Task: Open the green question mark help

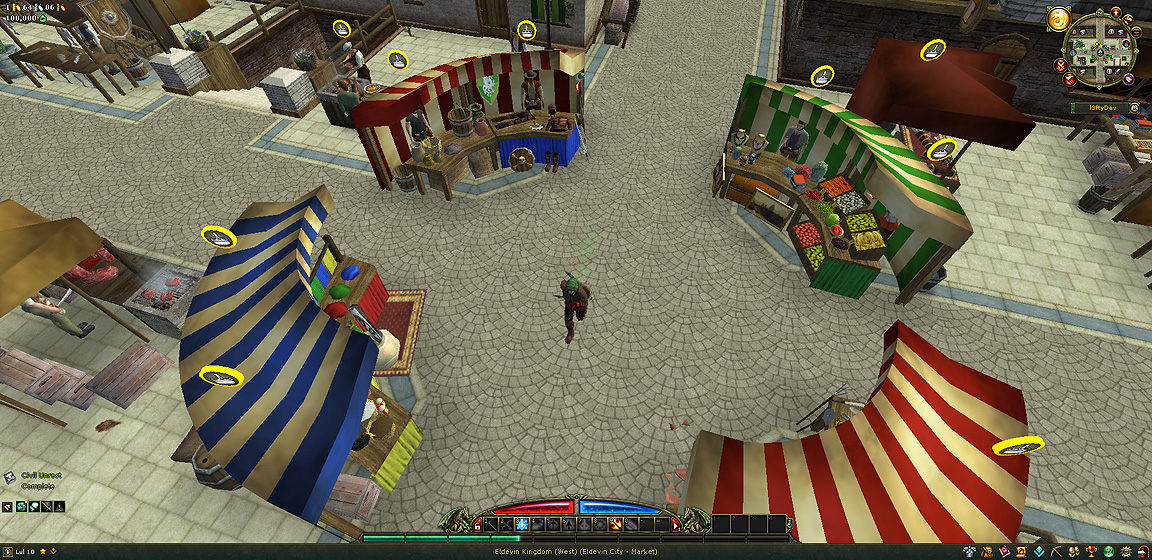Action: pos(1109,552)
